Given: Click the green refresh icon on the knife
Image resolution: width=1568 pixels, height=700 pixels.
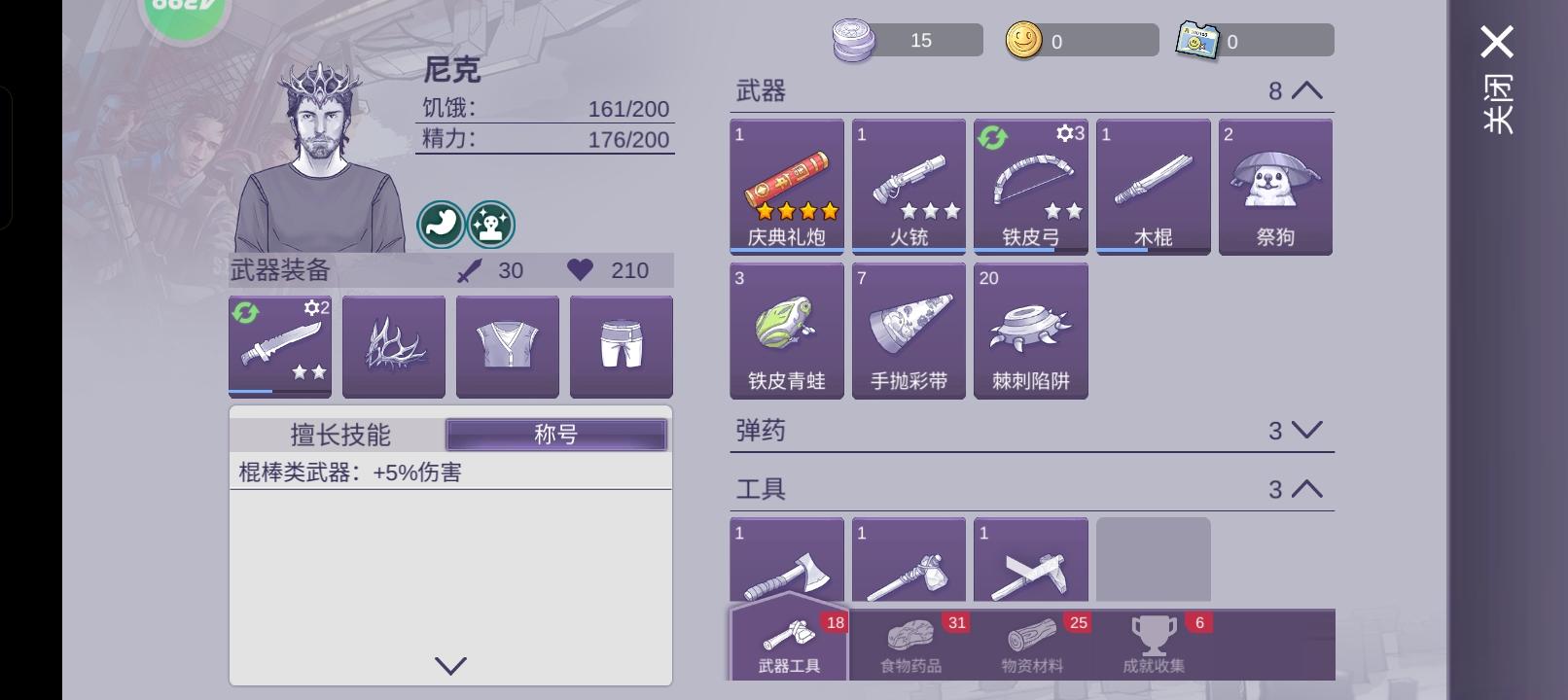Looking at the screenshot, I should coord(247,312).
